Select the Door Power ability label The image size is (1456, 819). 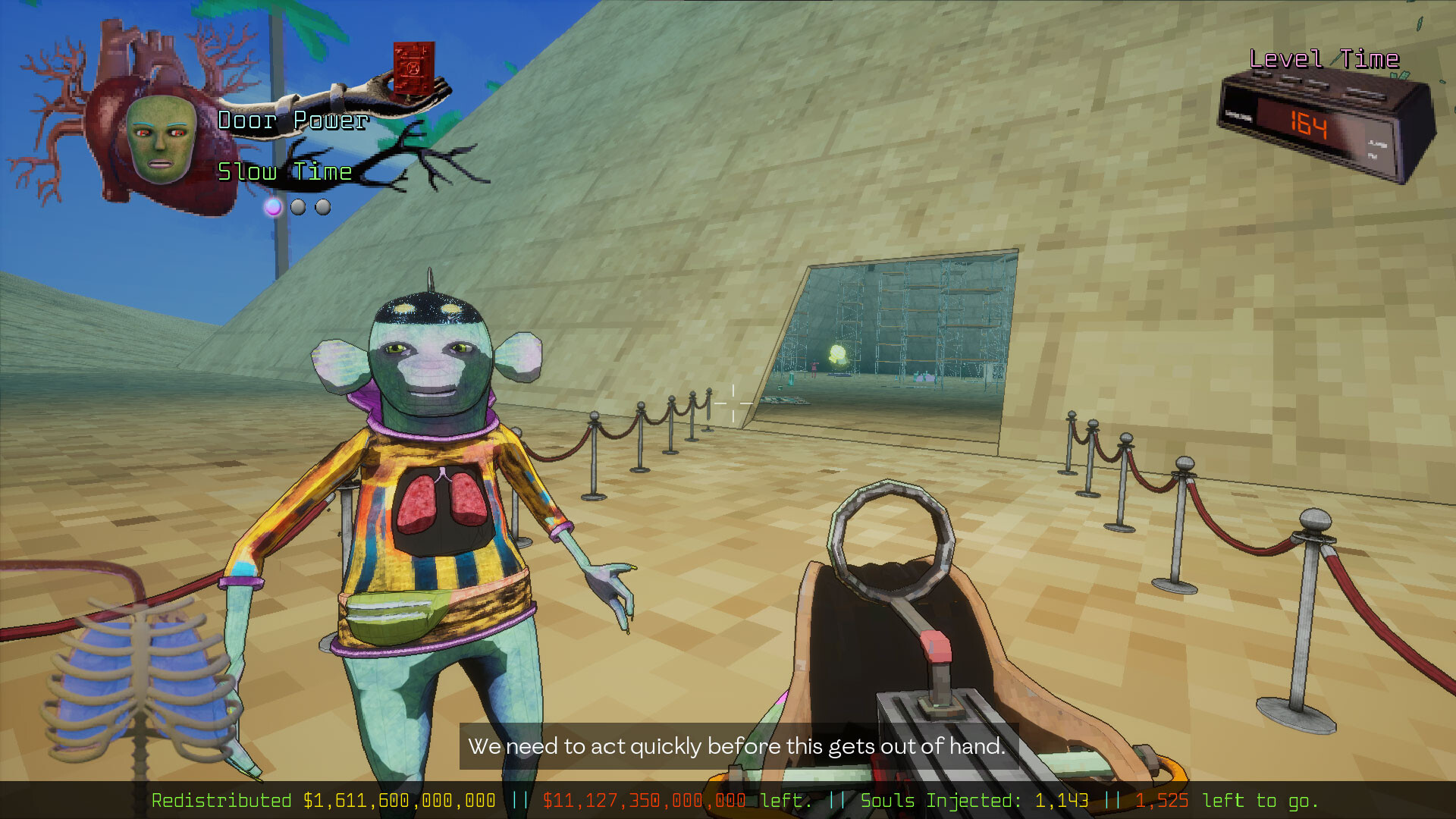(291, 120)
